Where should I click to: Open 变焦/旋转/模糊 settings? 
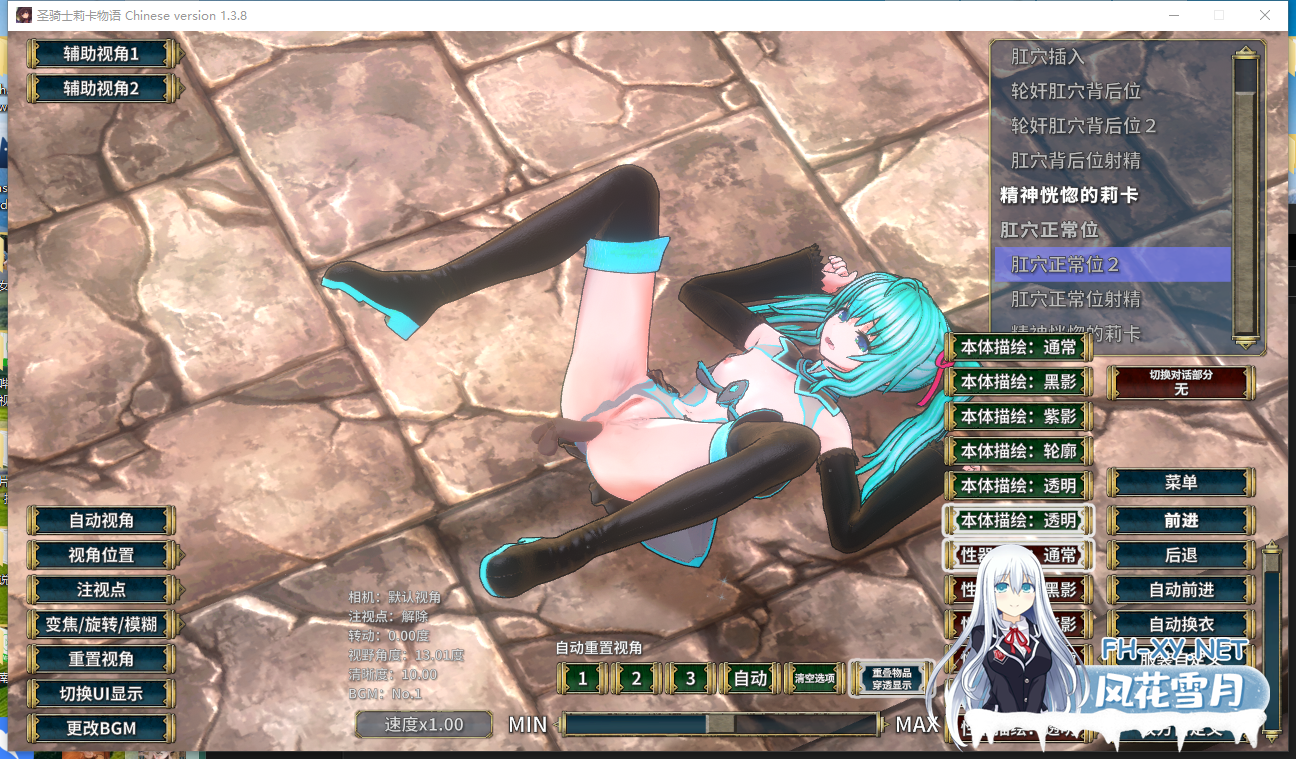point(101,625)
